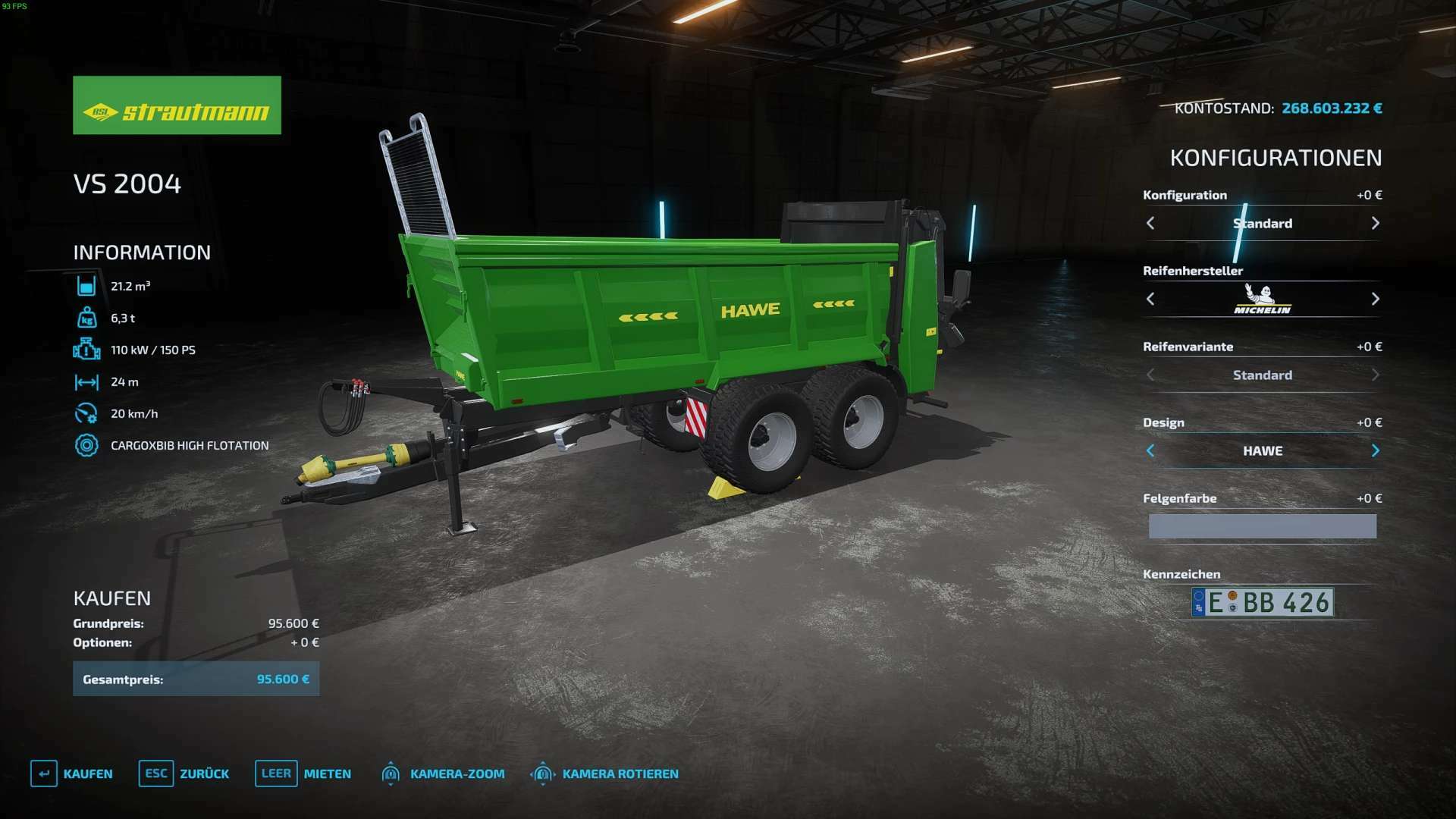Buy the vehicle with KAUFEN

(72, 773)
